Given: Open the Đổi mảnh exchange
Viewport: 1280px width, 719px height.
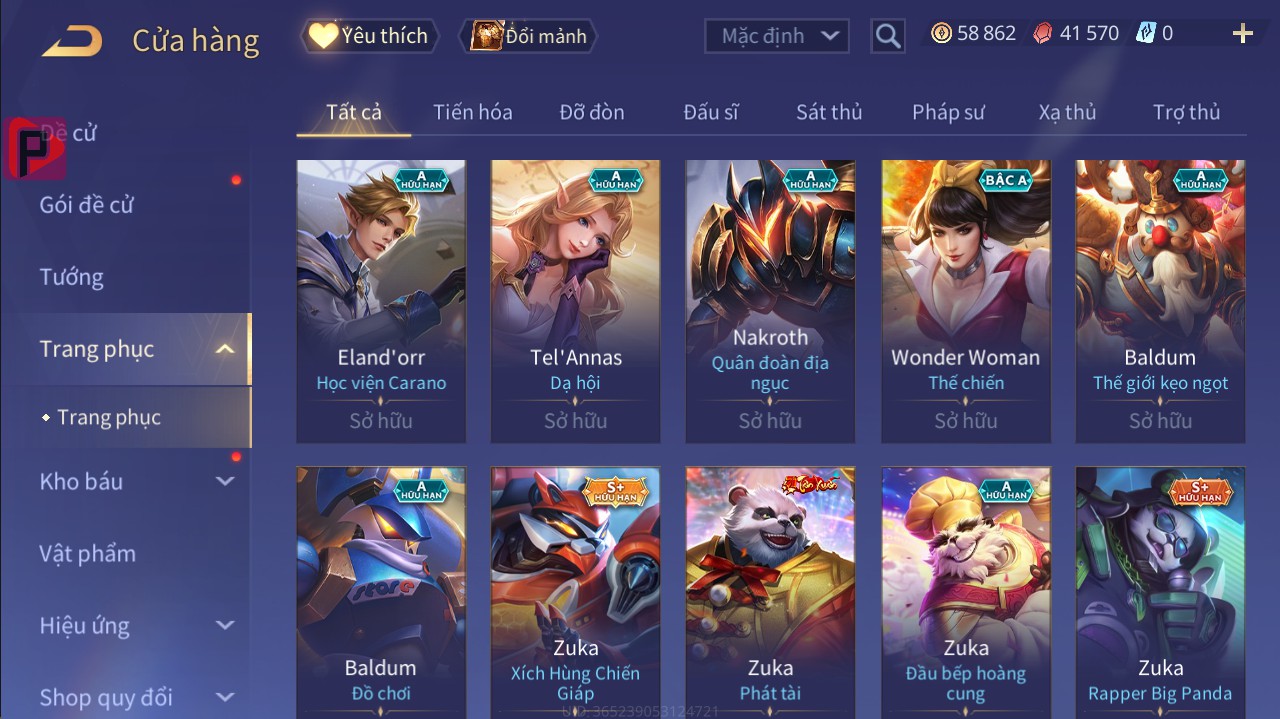Looking at the screenshot, I should 530,36.
